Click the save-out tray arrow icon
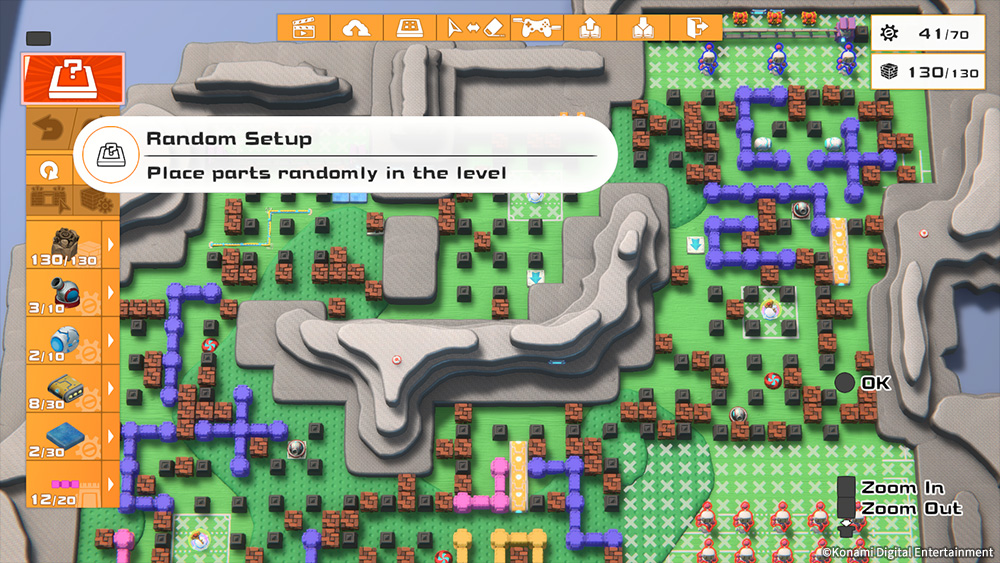 point(590,27)
